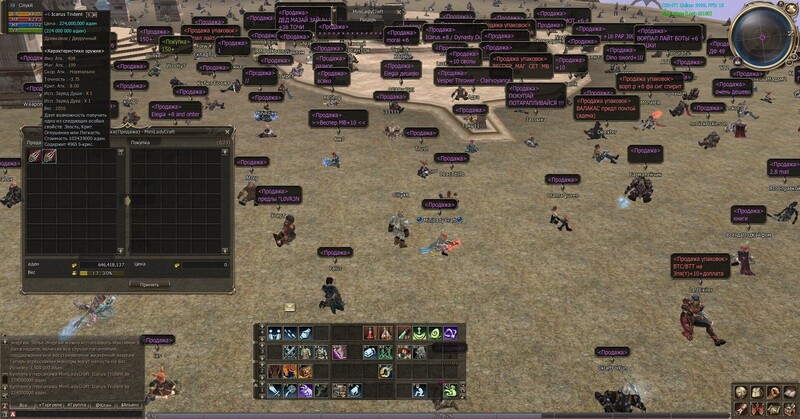Screen dimensions: 800x419
Task: Switch to the Все chat tab
Action: click(22, 405)
